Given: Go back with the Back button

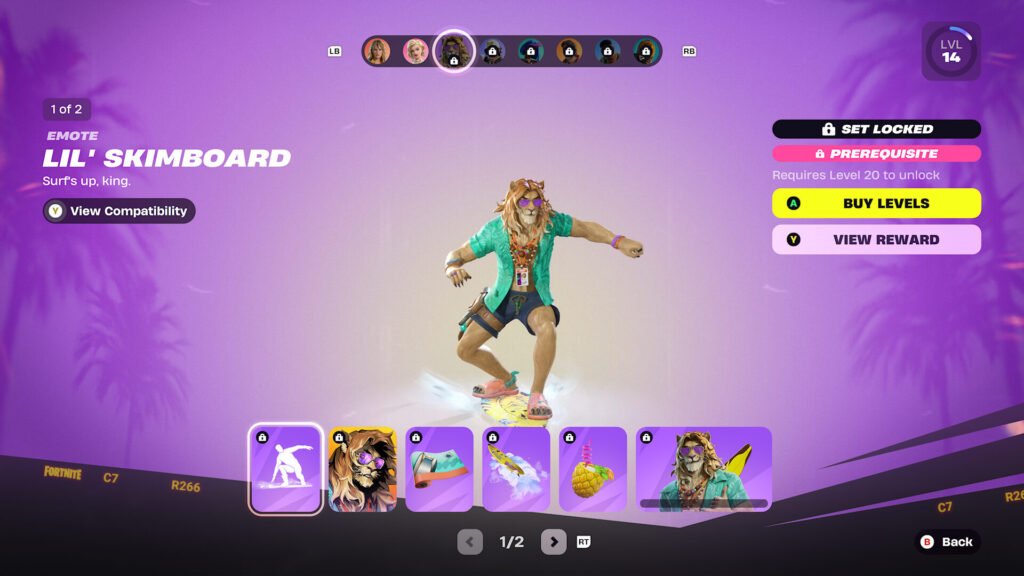Looking at the screenshot, I should 946,542.
